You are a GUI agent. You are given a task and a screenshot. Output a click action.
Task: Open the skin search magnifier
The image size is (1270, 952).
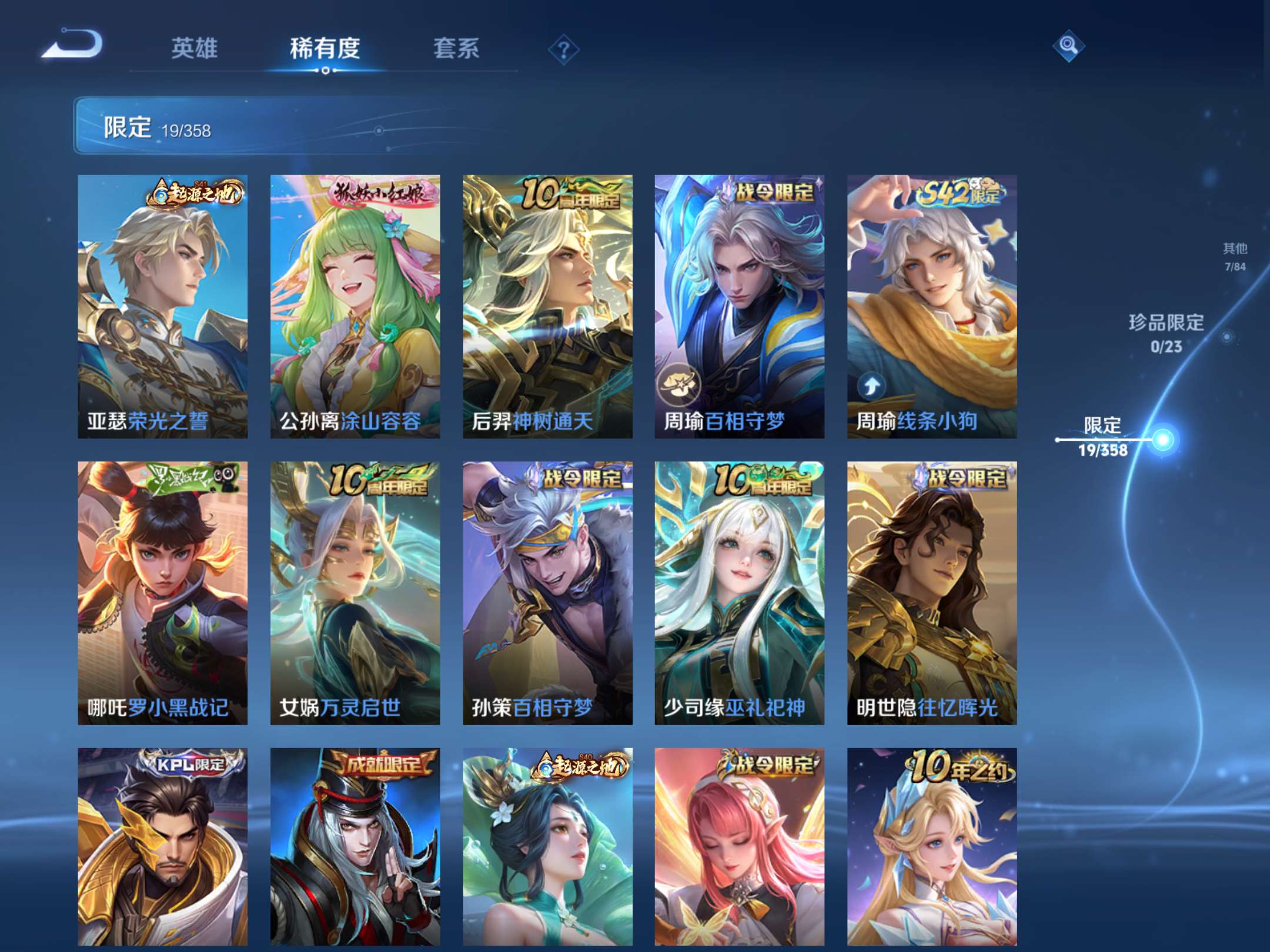[1070, 46]
